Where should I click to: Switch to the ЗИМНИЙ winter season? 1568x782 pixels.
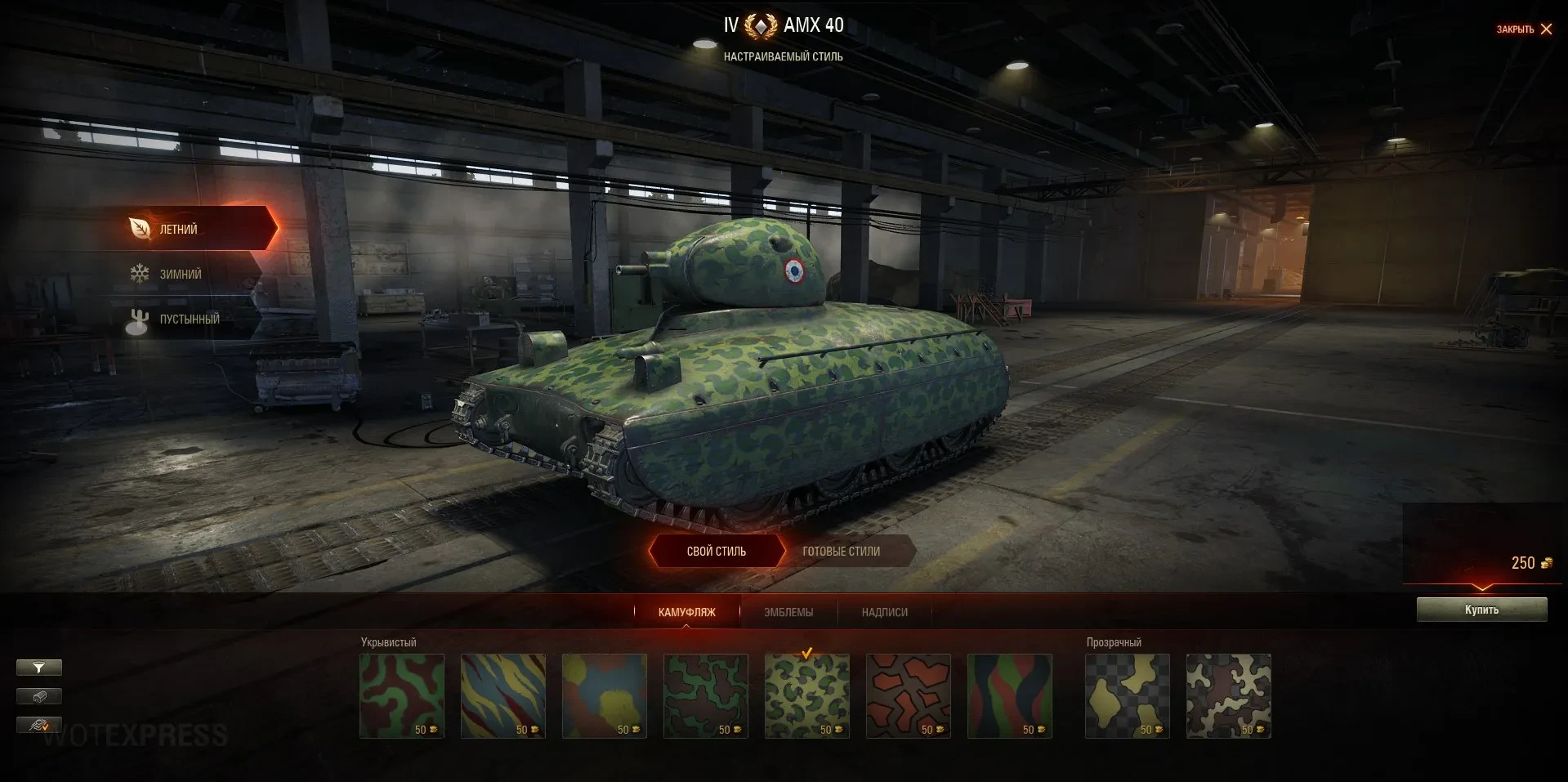(x=180, y=275)
